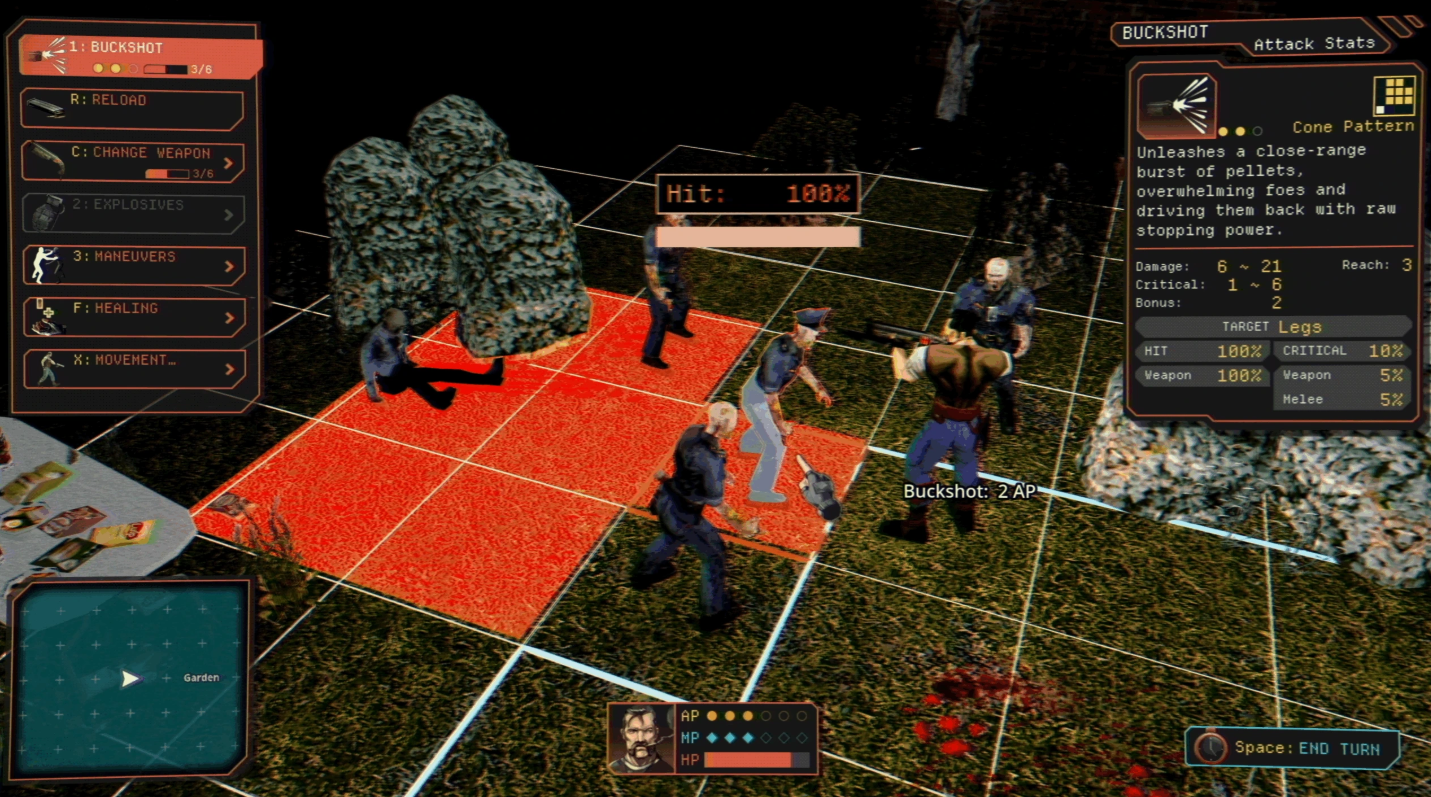Open the Movement submenu

point(133,369)
